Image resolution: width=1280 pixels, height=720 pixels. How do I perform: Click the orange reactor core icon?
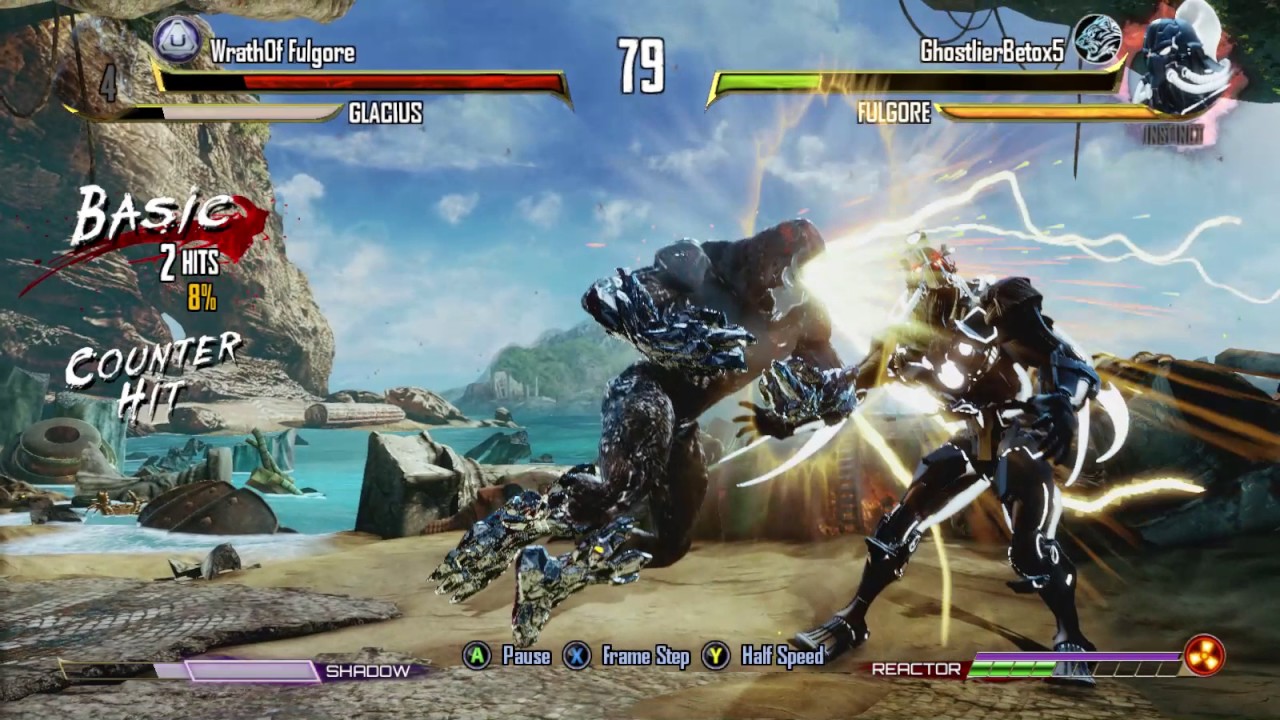click(1204, 656)
